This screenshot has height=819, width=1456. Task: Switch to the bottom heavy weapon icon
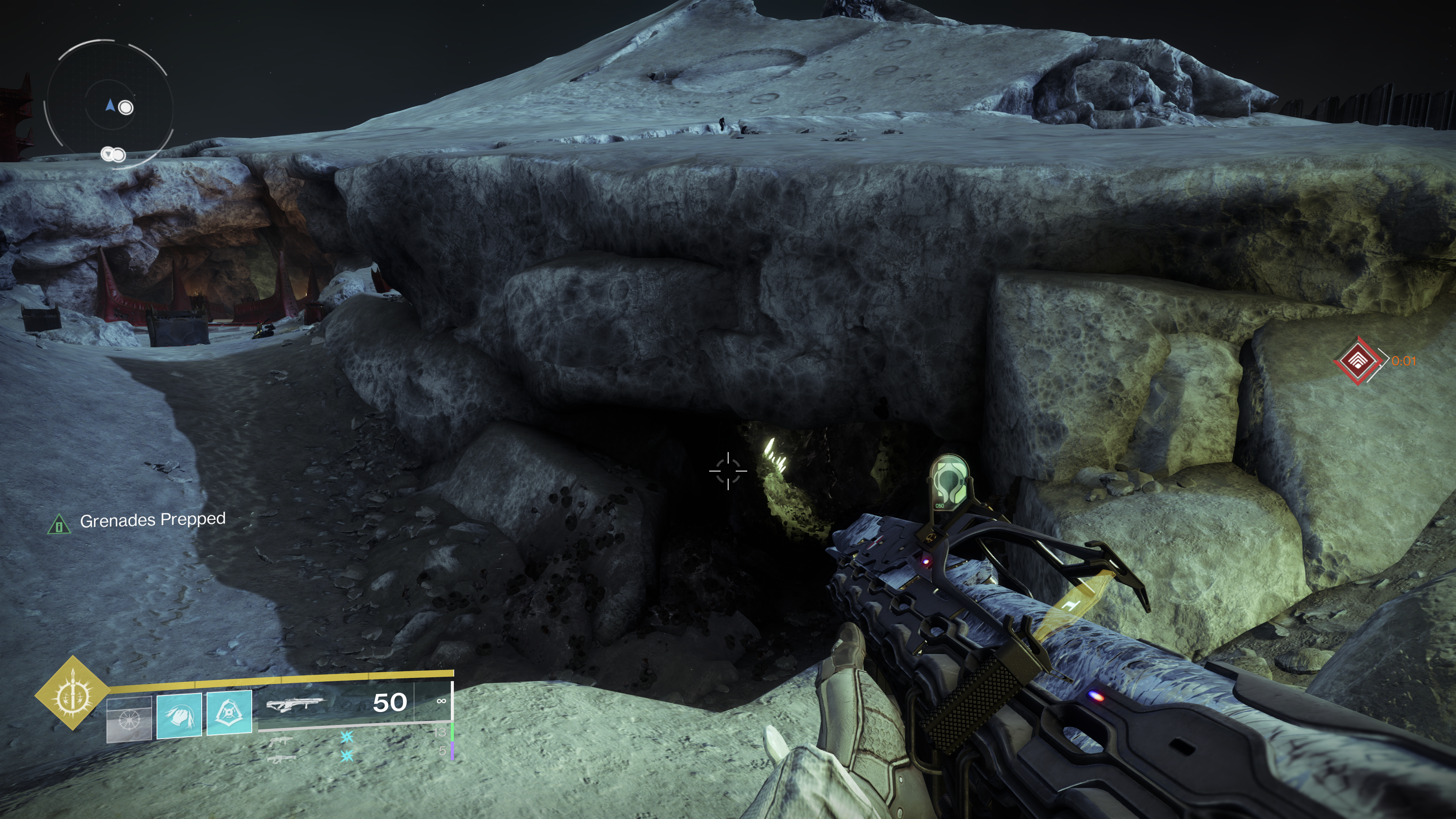(x=281, y=758)
